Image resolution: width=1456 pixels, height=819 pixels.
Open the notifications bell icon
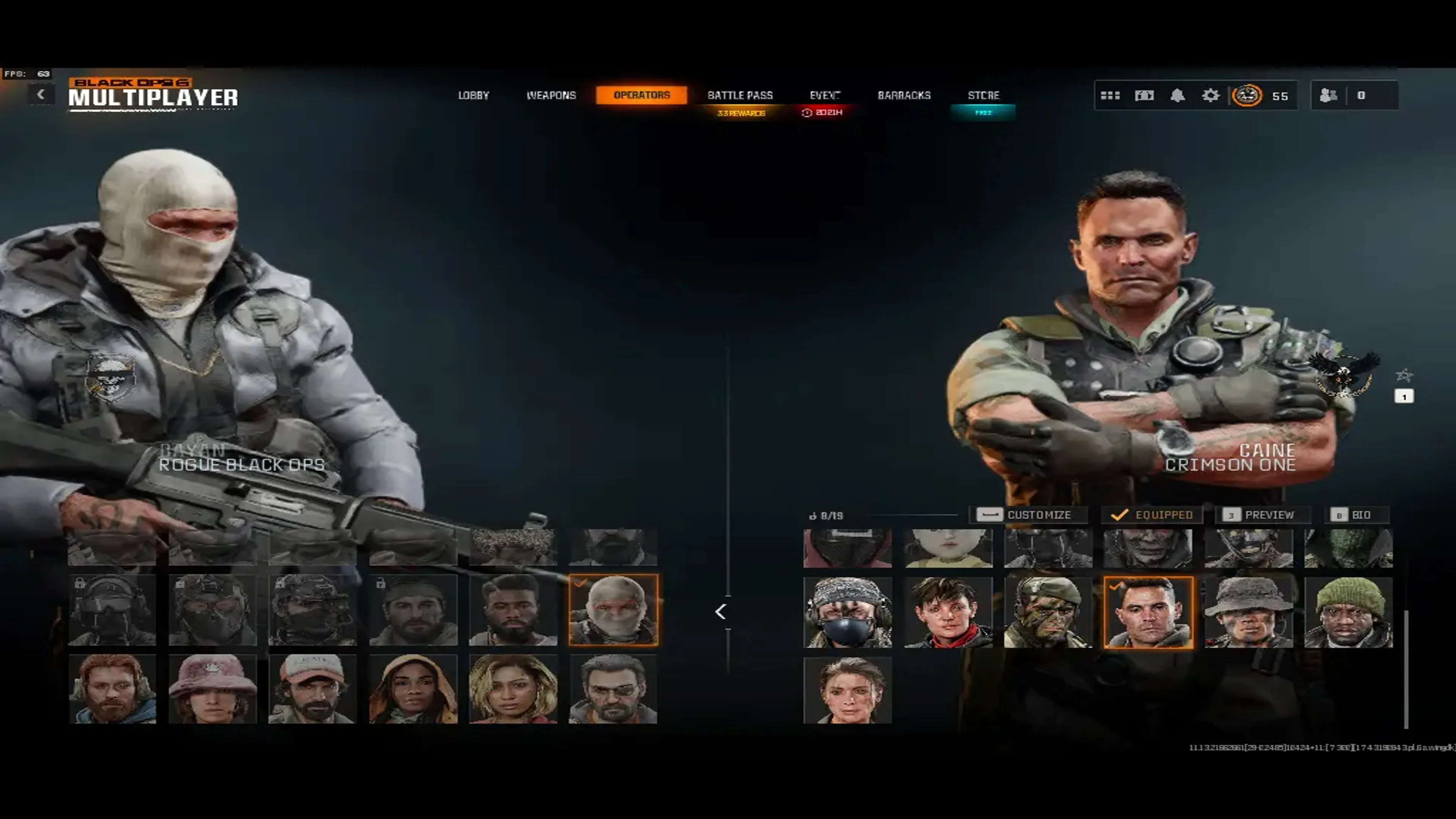coord(1177,95)
